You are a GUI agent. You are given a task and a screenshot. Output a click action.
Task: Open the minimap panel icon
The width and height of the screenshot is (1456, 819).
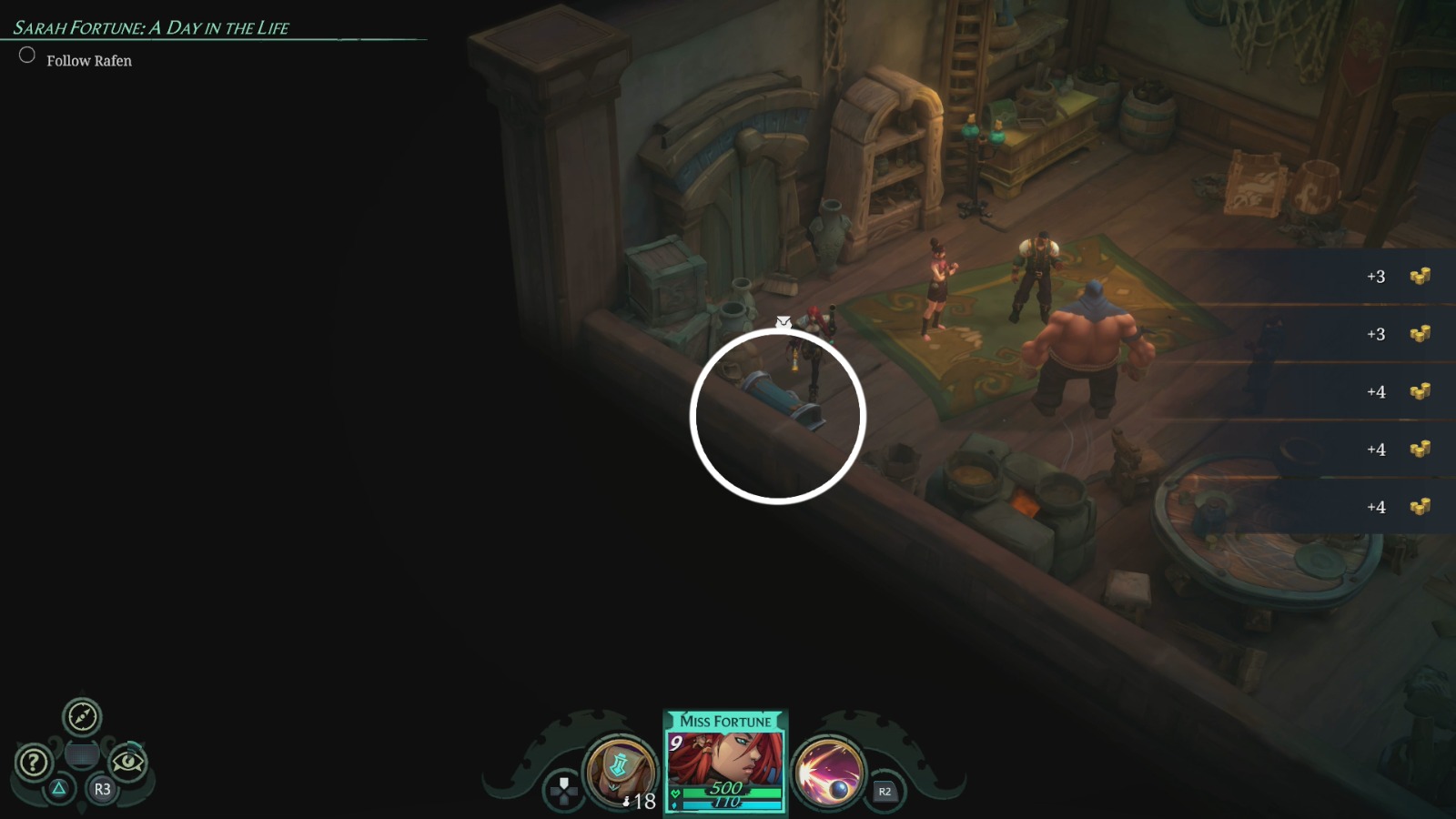pos(82,756)
